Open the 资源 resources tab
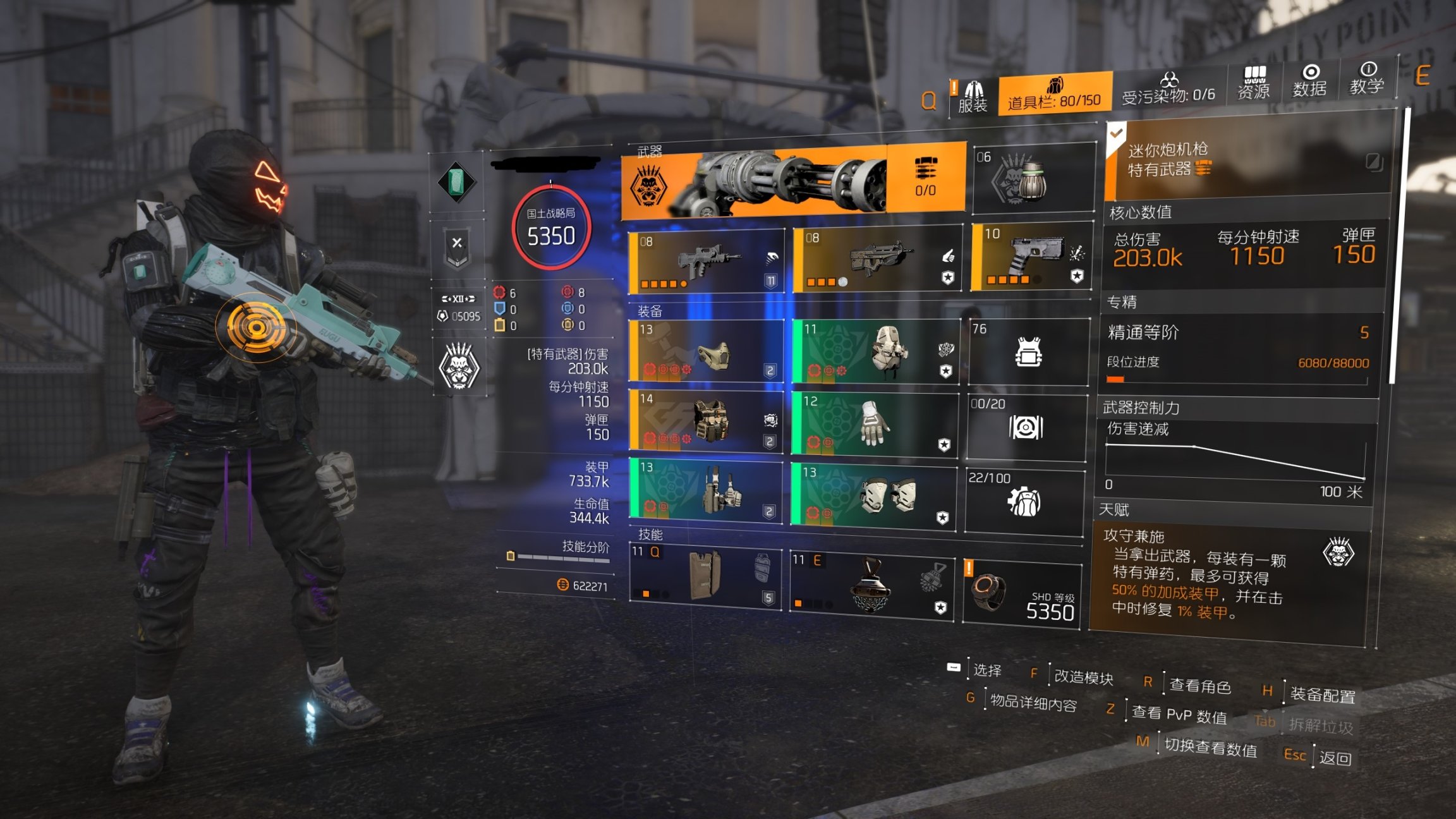Screen dimensions: 1456x819 tap(1253, 83)
